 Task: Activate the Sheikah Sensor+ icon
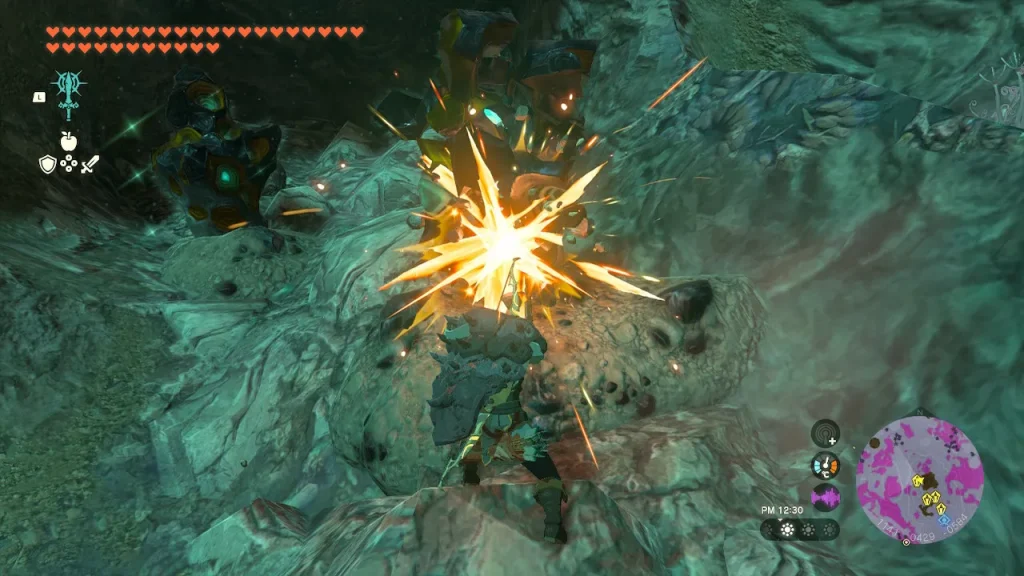click(826, 433)
